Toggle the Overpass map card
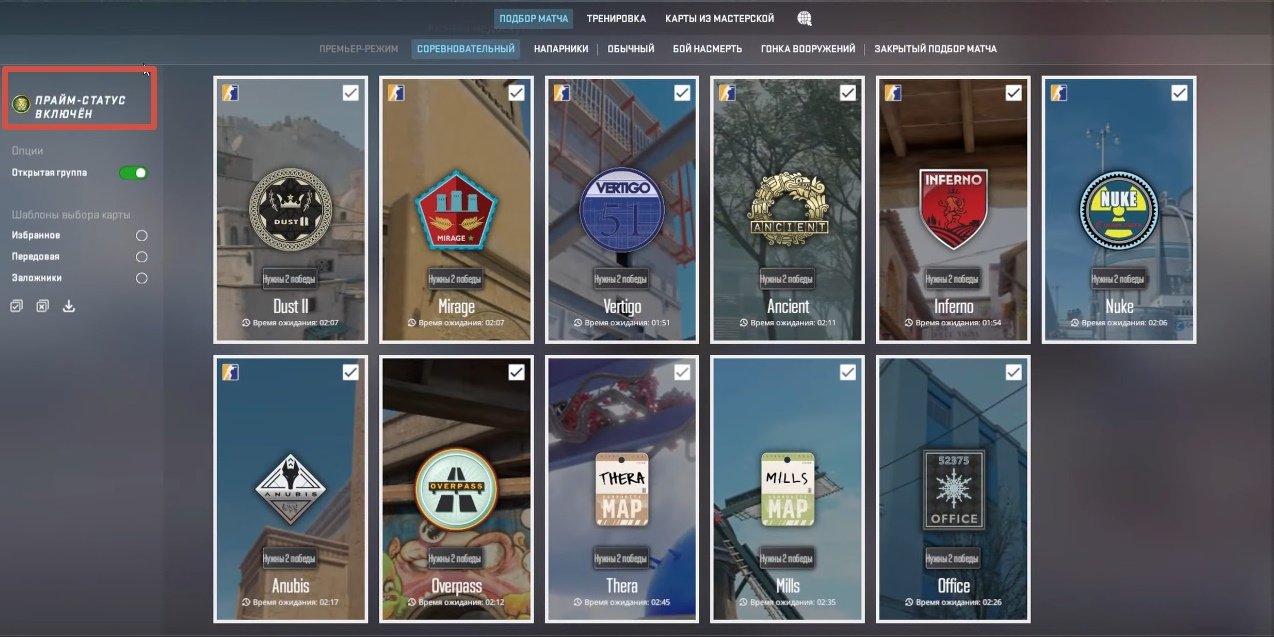The image size is (1274, 637). [456, 488]
